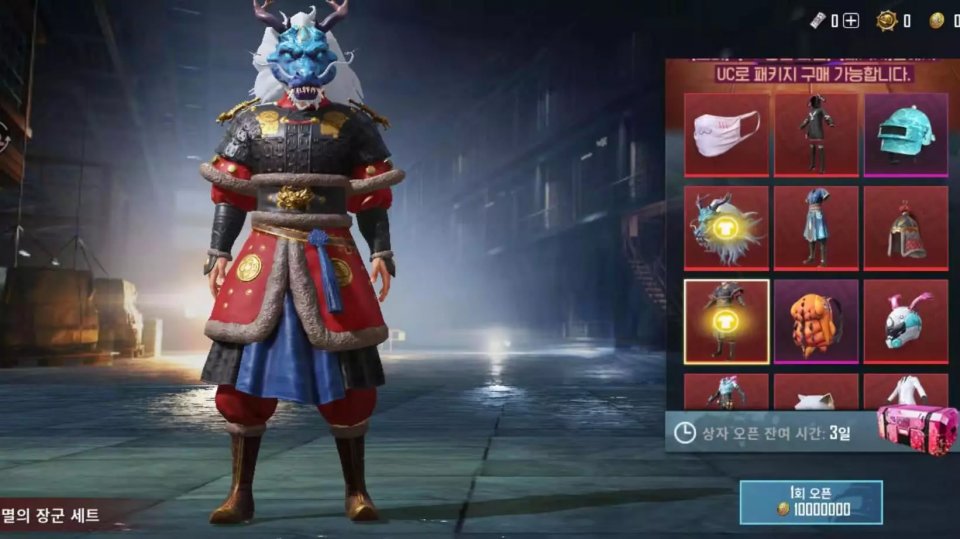The height and width of the screenshot is (539, 960).
Task: Pick the orange pumpkin backpack item
Action: click(816, 320)
